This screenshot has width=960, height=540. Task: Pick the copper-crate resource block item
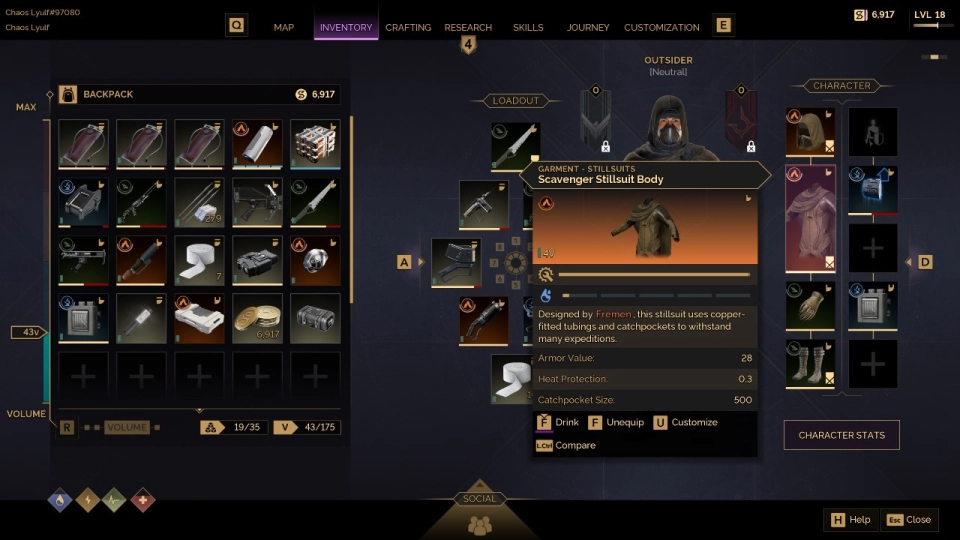pos(315,145)
